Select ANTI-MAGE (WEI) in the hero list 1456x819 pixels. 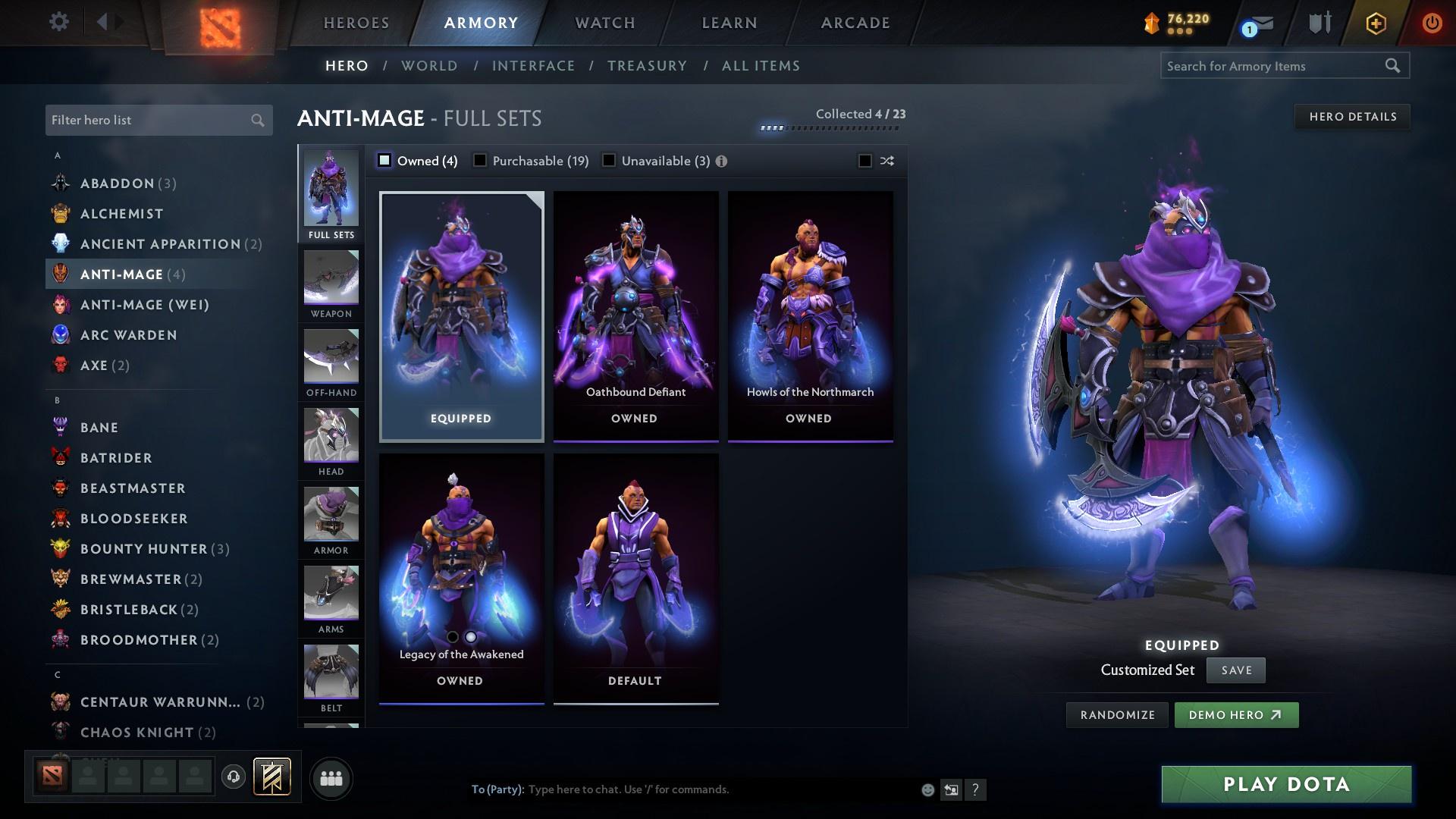point(144,305)
